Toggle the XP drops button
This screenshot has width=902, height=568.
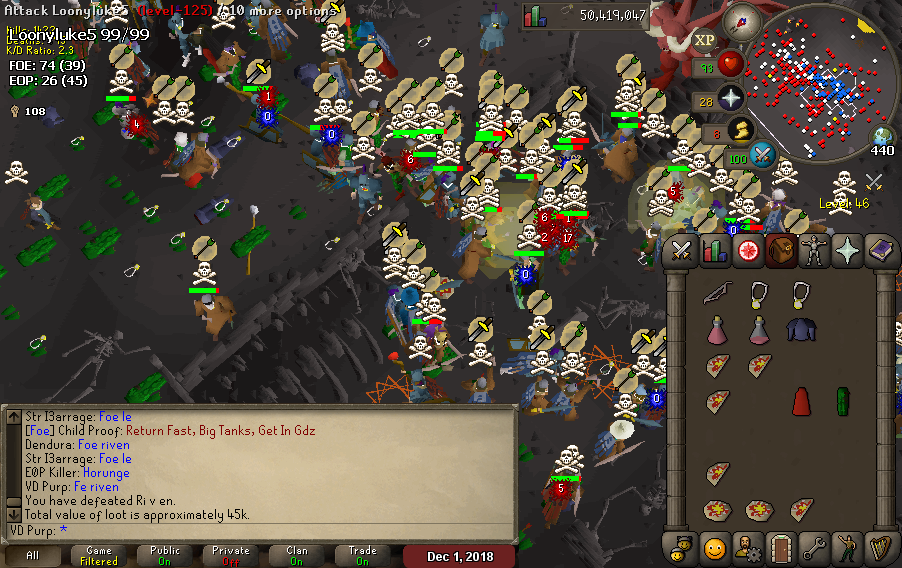pyautogui.click(x=704, y=40)
